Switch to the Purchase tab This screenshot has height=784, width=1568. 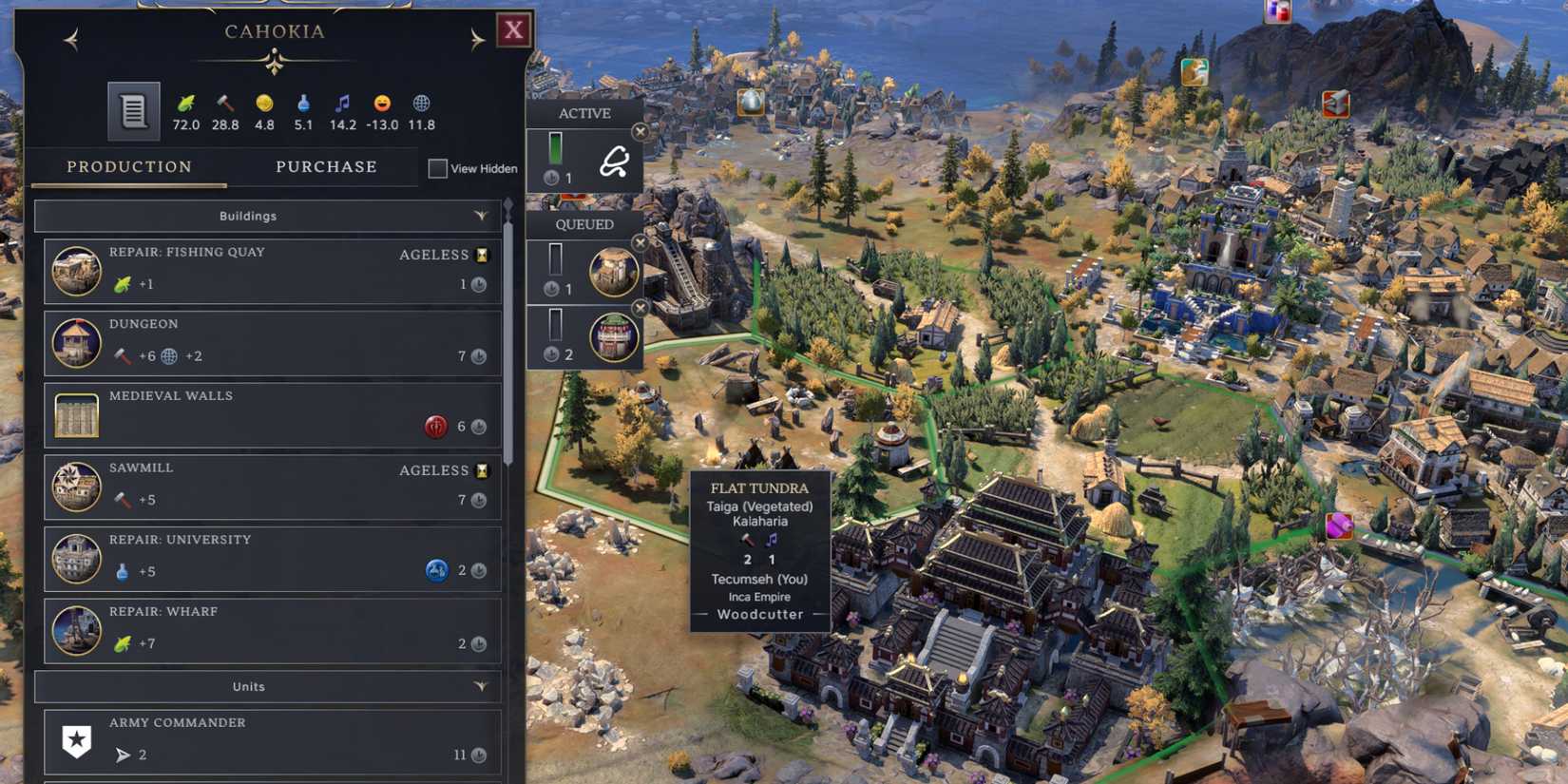coord(326,167)
